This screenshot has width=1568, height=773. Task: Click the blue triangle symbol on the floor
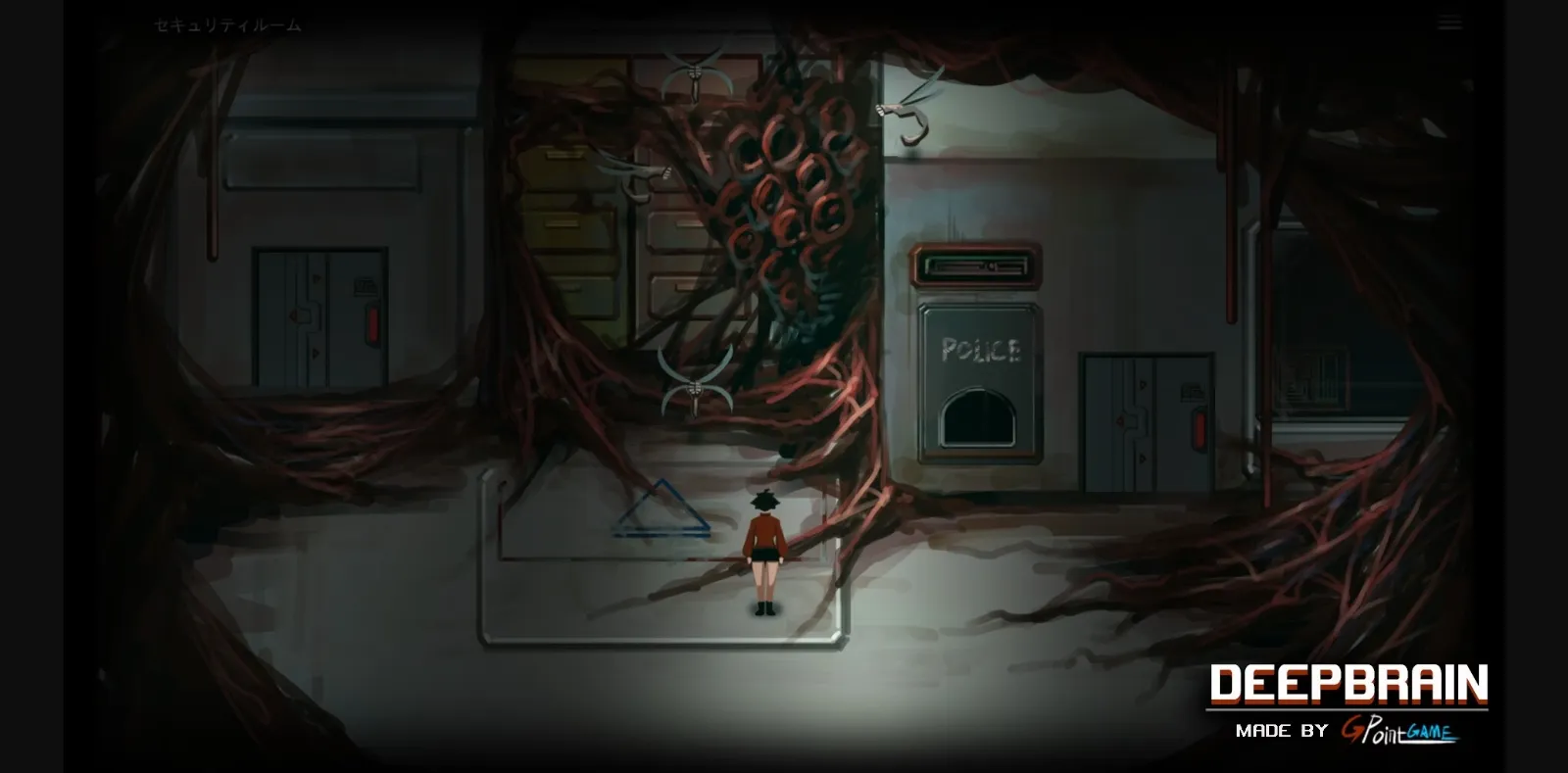coord(661,515)
